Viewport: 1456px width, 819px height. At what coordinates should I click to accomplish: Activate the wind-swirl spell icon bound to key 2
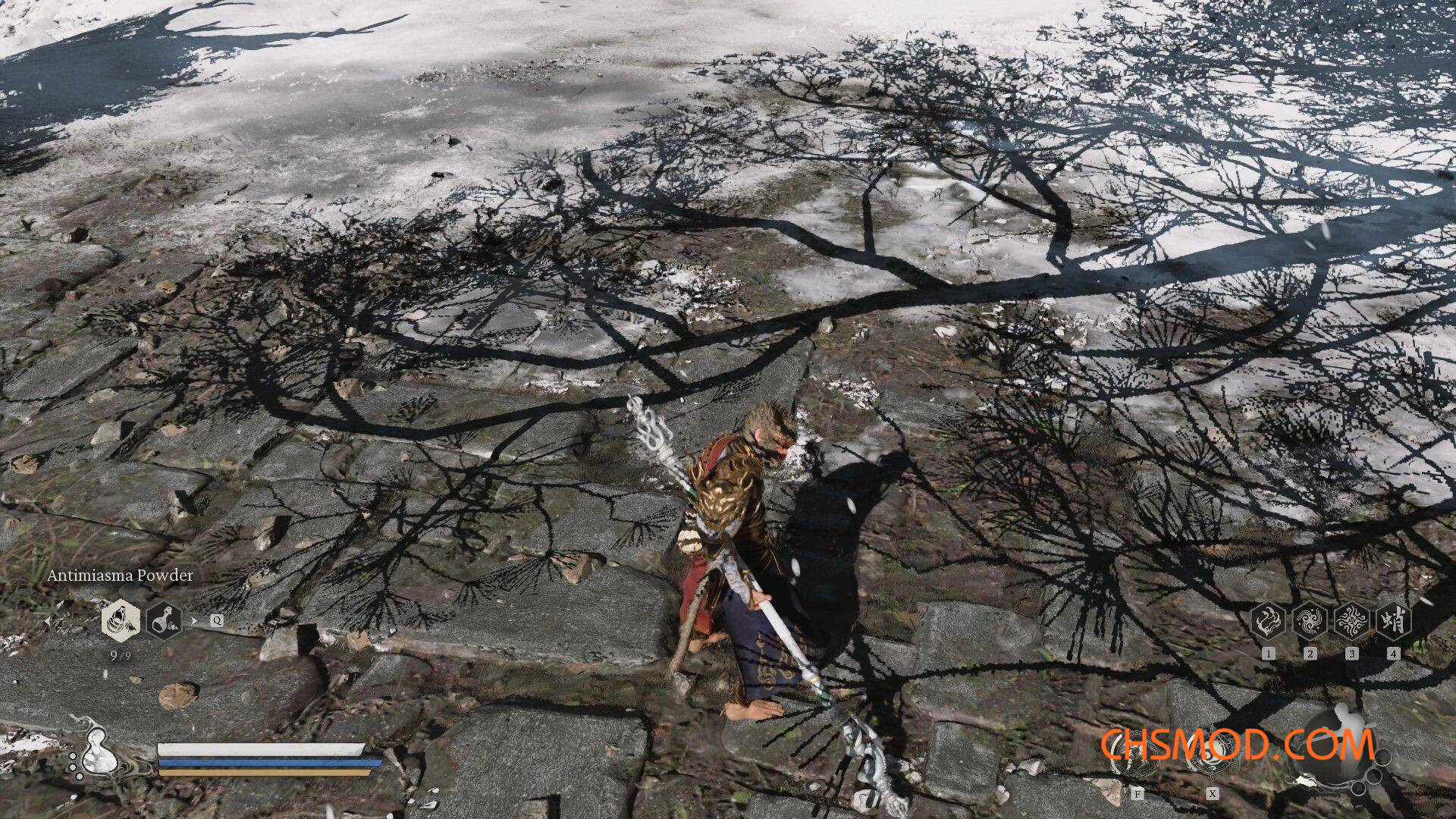(x=1310, y=621)
